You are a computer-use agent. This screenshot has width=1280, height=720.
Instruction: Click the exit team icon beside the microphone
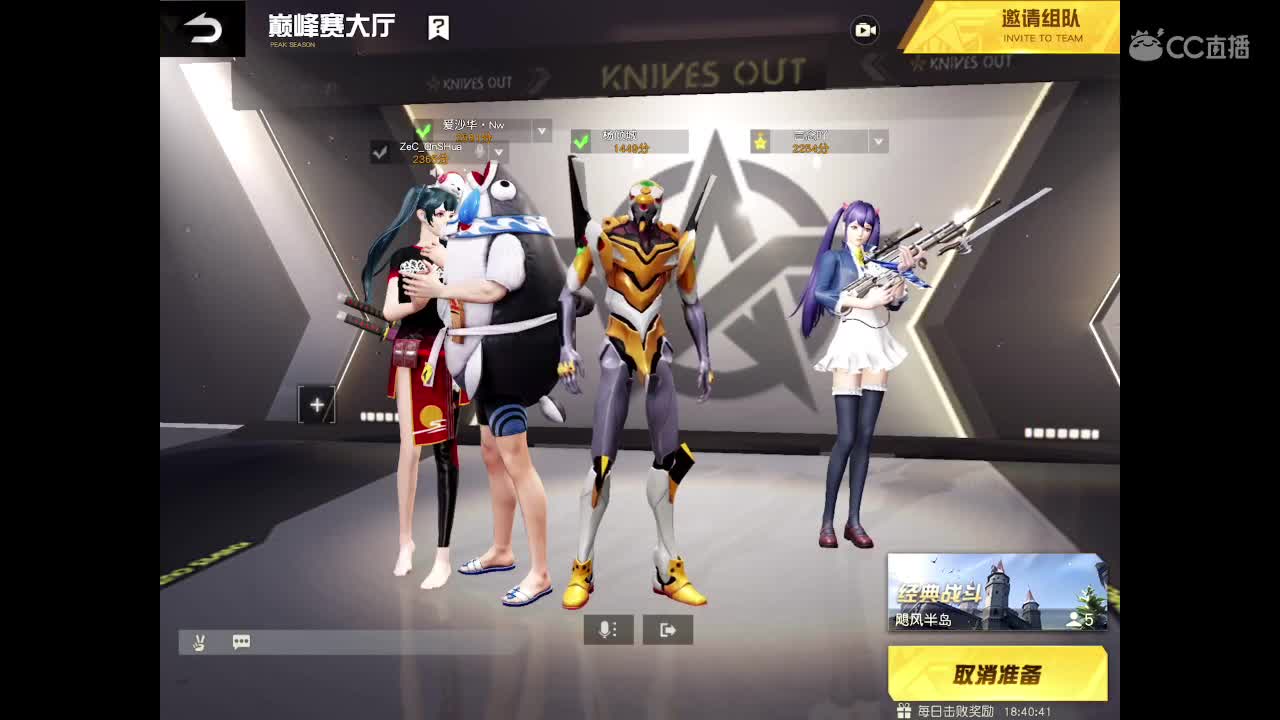667,630
